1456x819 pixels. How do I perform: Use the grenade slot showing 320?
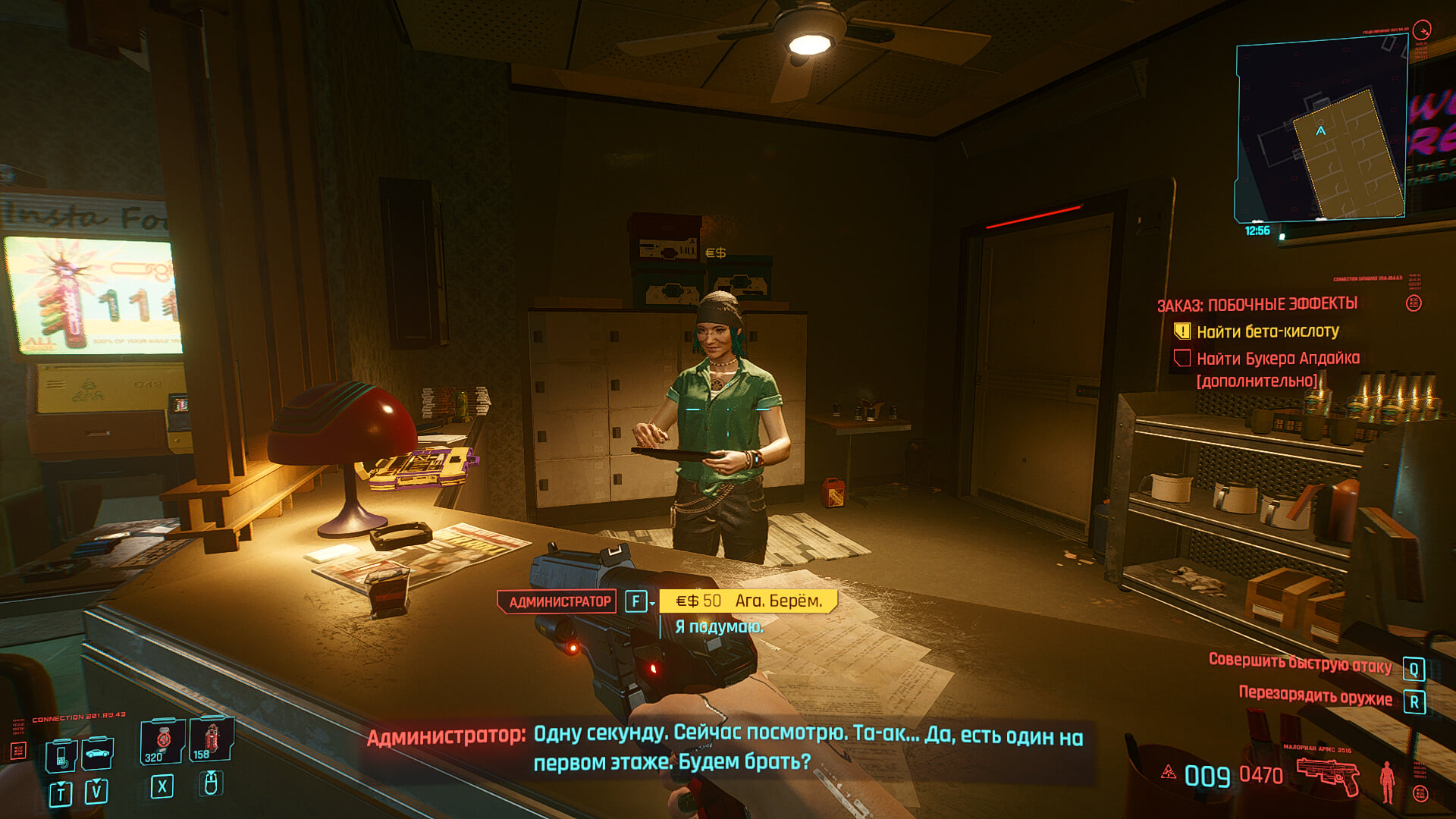point(162,741)
